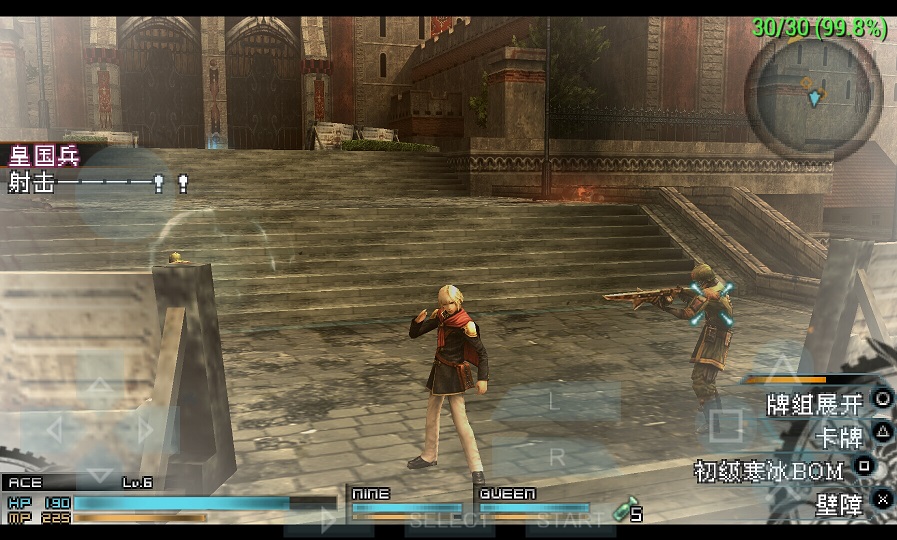Use the 壁障 command
Screen dimensions: 897x540
[x=839, y=503]
